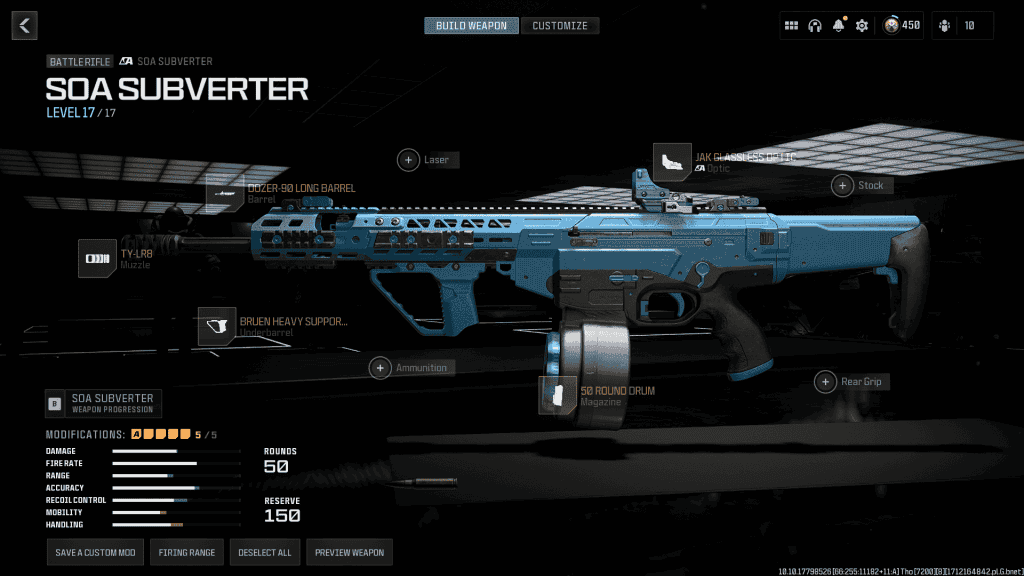Image resolution: width=1024 pixels, height=576 pixels.
Task: Open the notifications bell
Action: (x=838, y=26)
